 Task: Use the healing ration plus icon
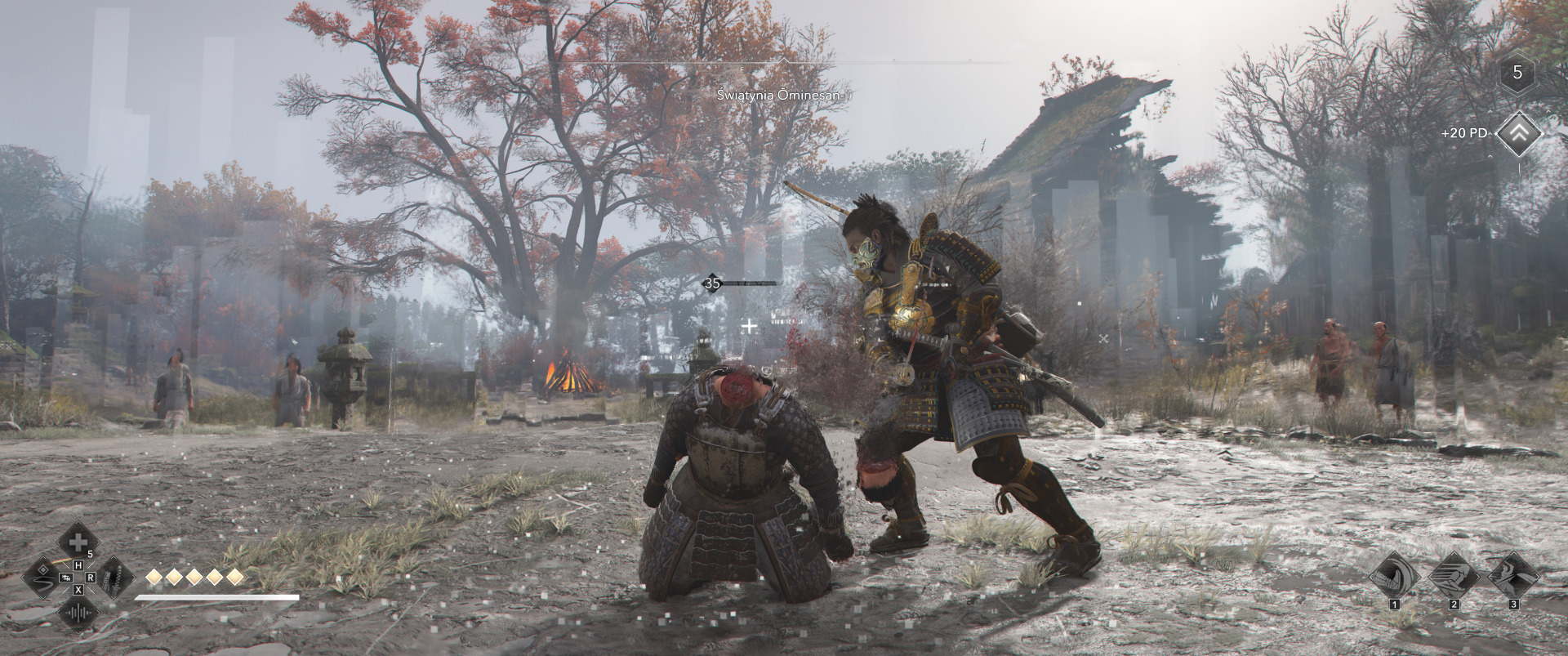point(78,542)
